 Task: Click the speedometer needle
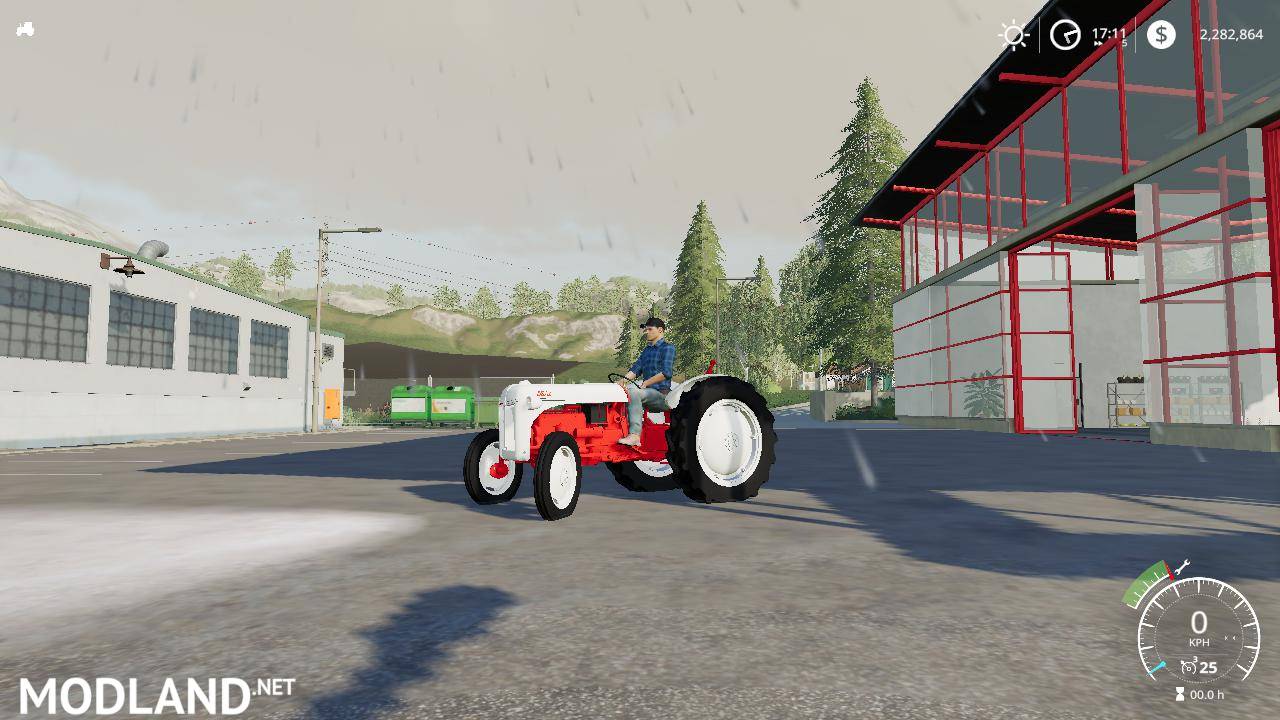(1158, 667)
